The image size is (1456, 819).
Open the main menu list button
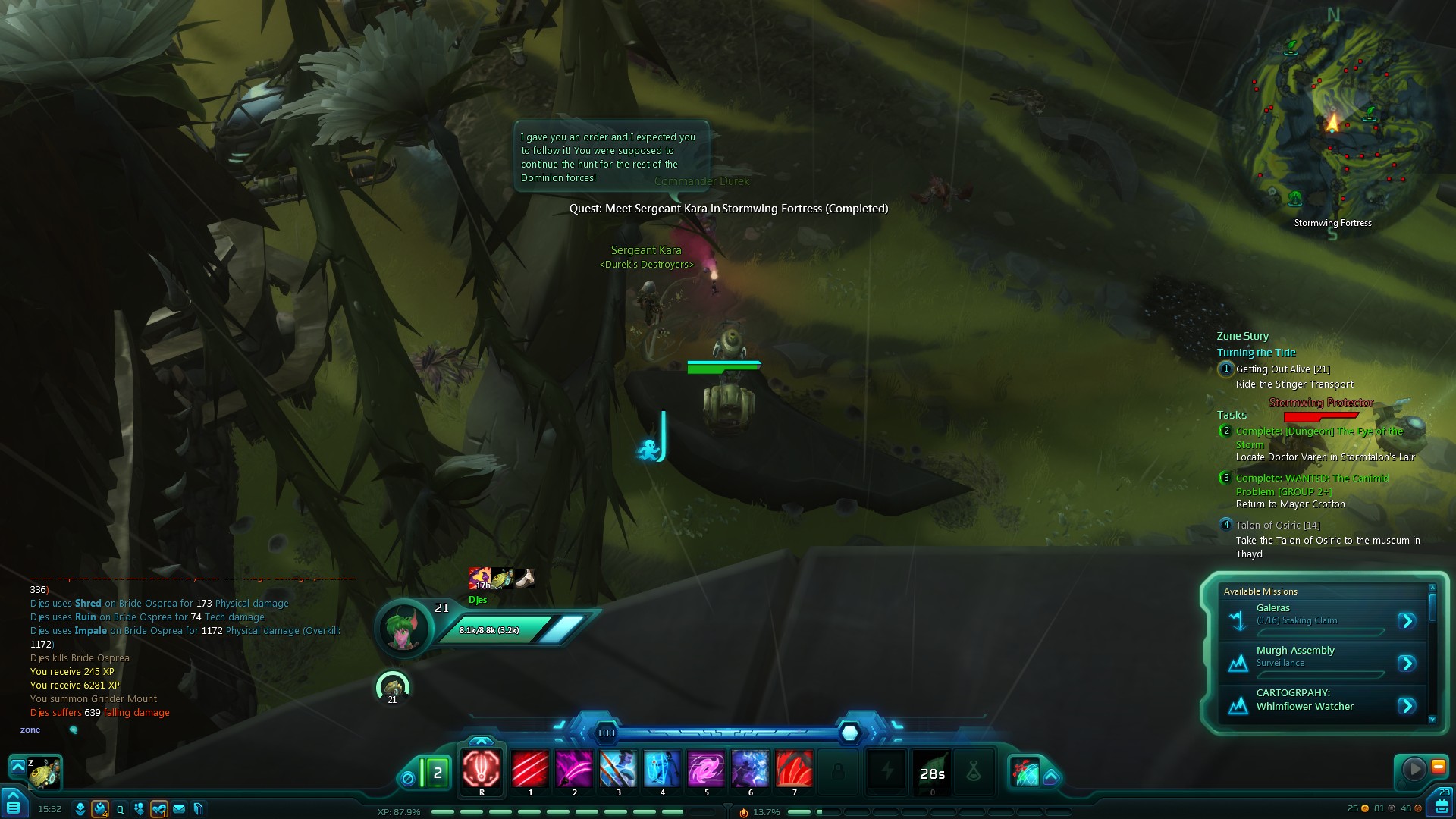(x=13, y=806)
